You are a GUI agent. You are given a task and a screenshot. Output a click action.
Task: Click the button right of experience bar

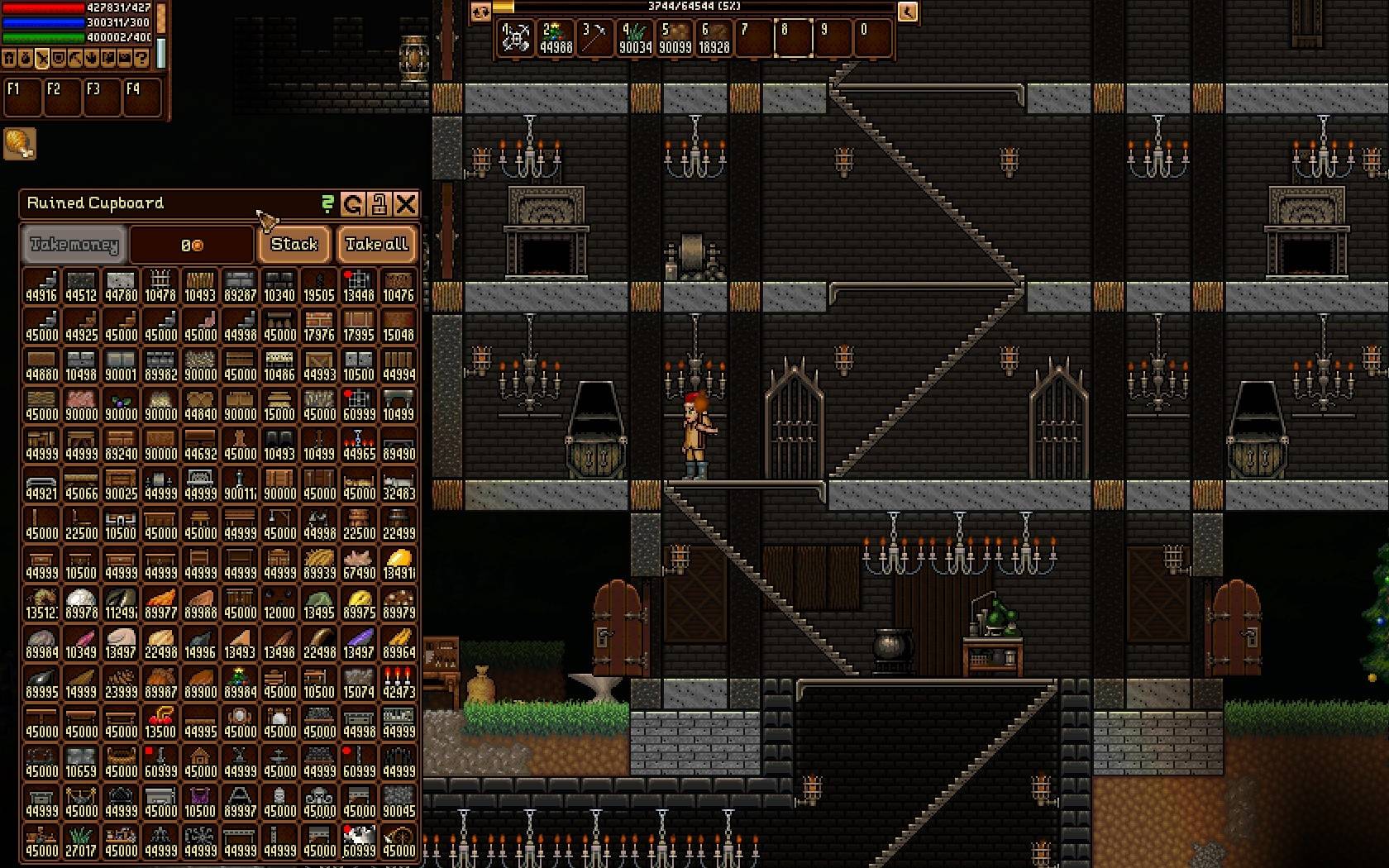[908, 12]
